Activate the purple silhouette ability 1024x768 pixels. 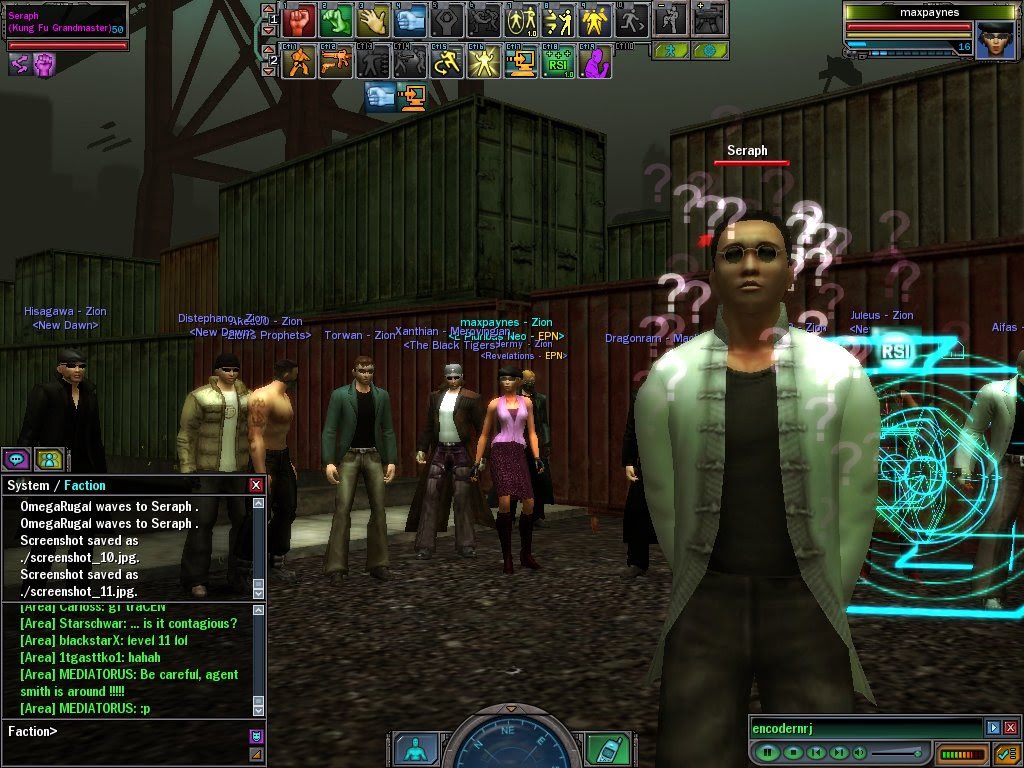pyautogui.click(x=595, y=62)
